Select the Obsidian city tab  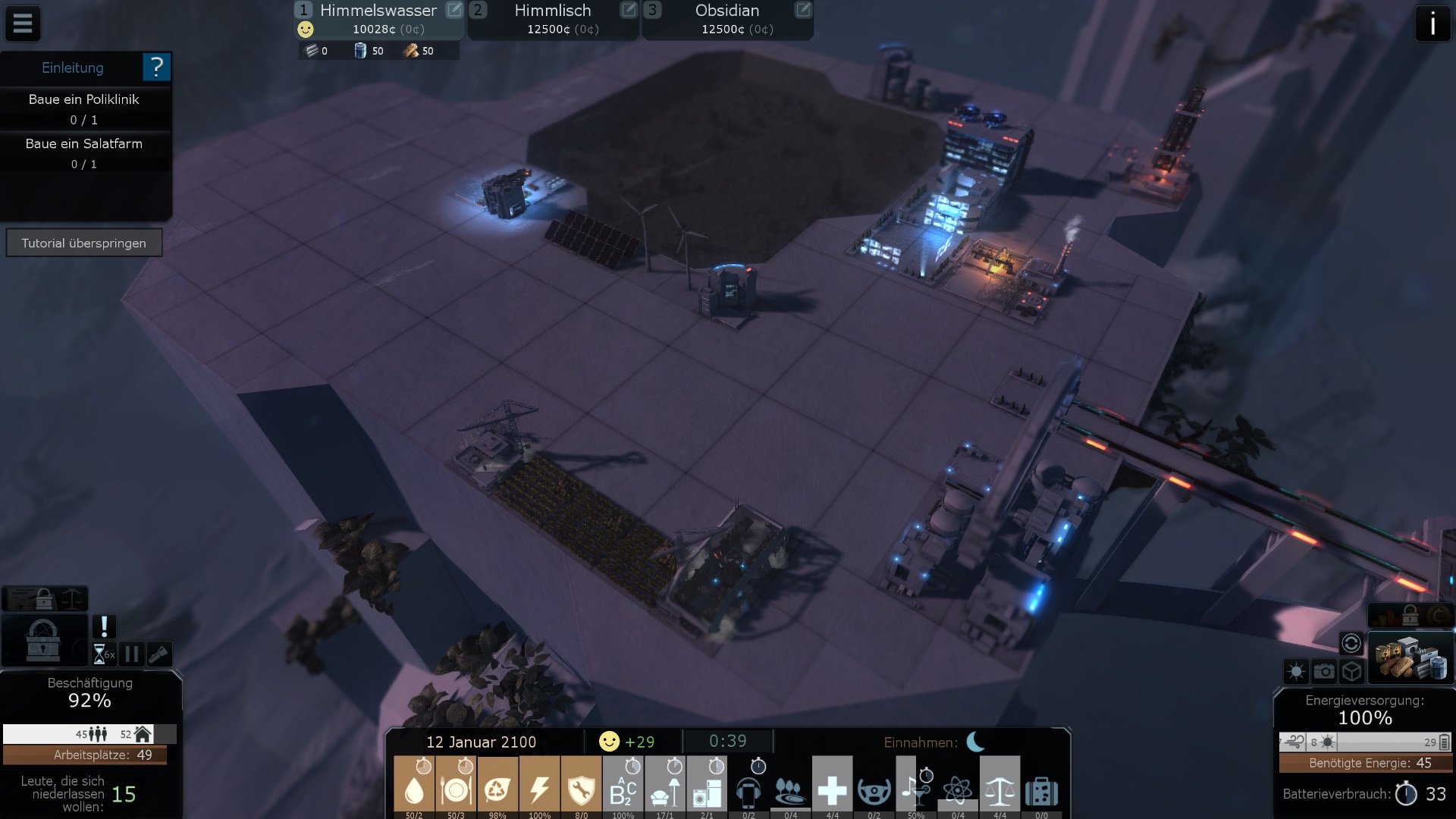[x=727, y=20]
